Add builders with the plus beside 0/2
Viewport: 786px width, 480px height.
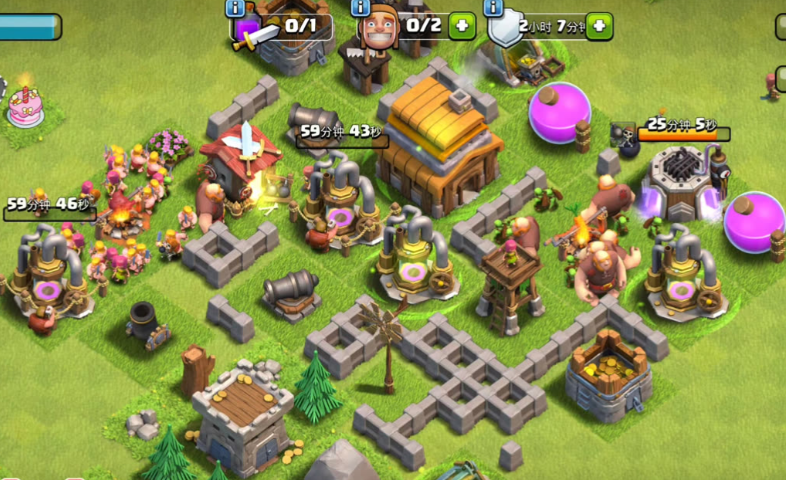(x=461, y=26)
